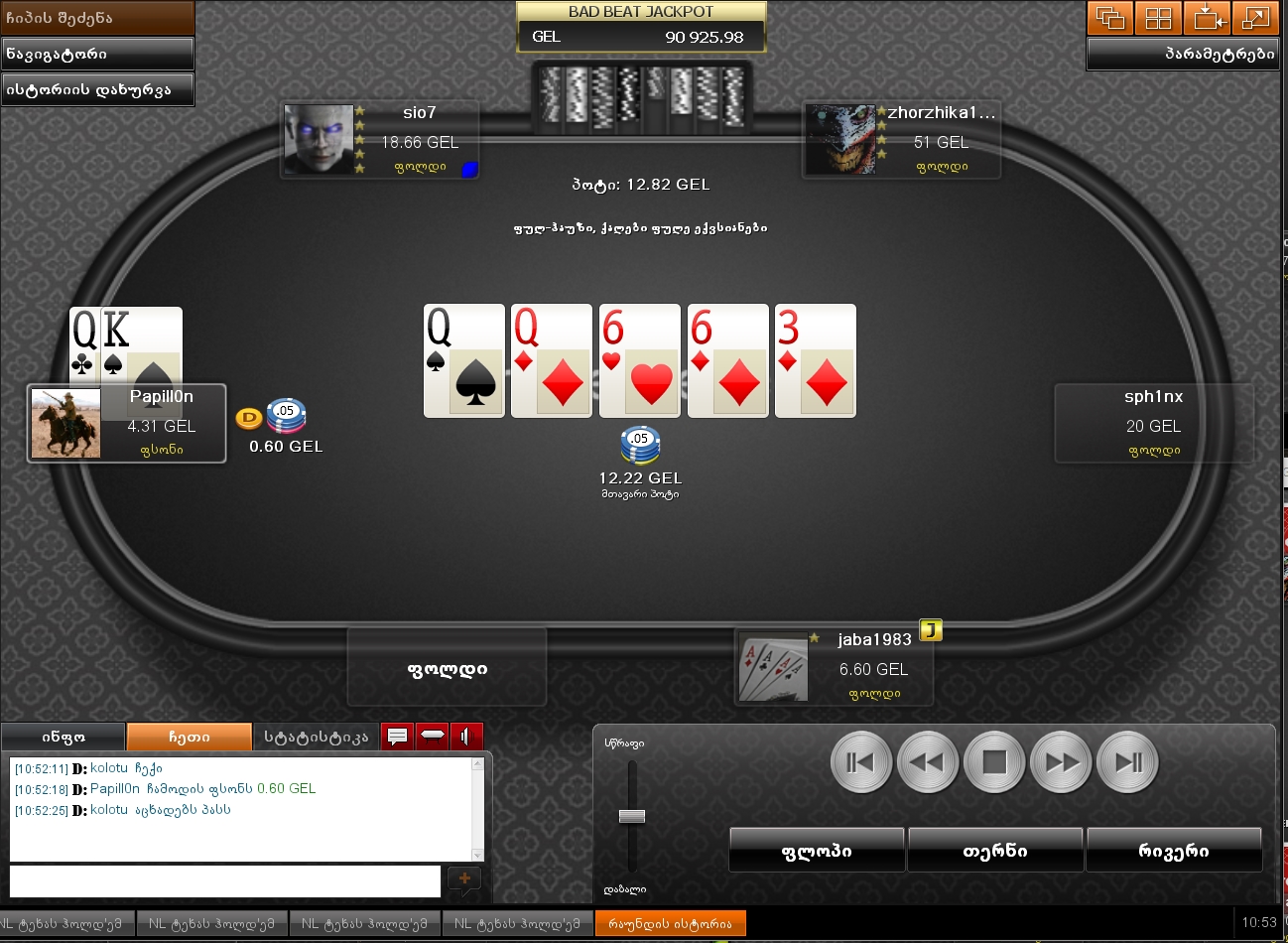Viewport: 1288px width, 943px height.
Task: Mute sounds with the speaker icon
Action: tap(465, 736)
